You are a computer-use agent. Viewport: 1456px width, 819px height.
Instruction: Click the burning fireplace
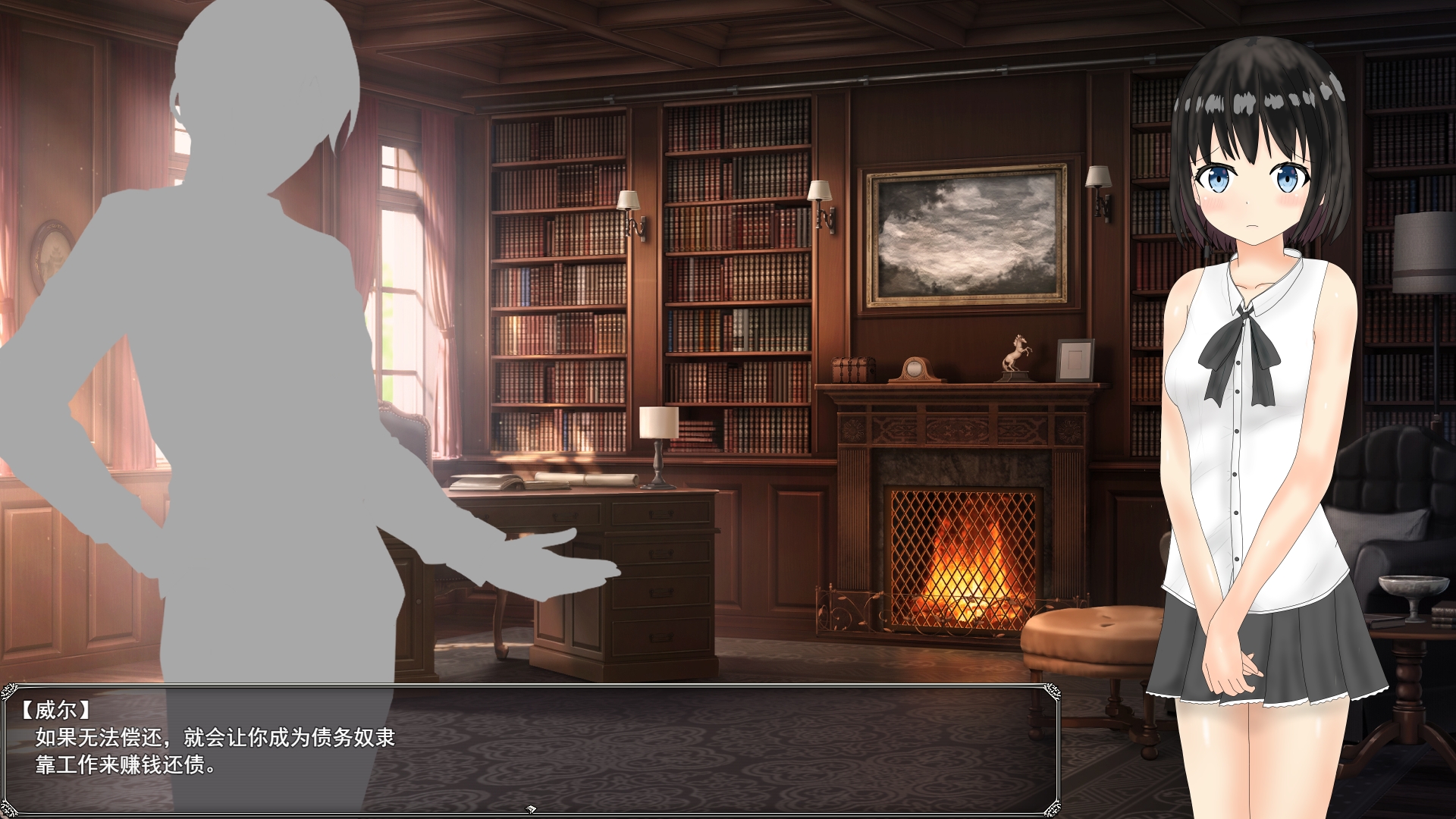pos(963,561)
